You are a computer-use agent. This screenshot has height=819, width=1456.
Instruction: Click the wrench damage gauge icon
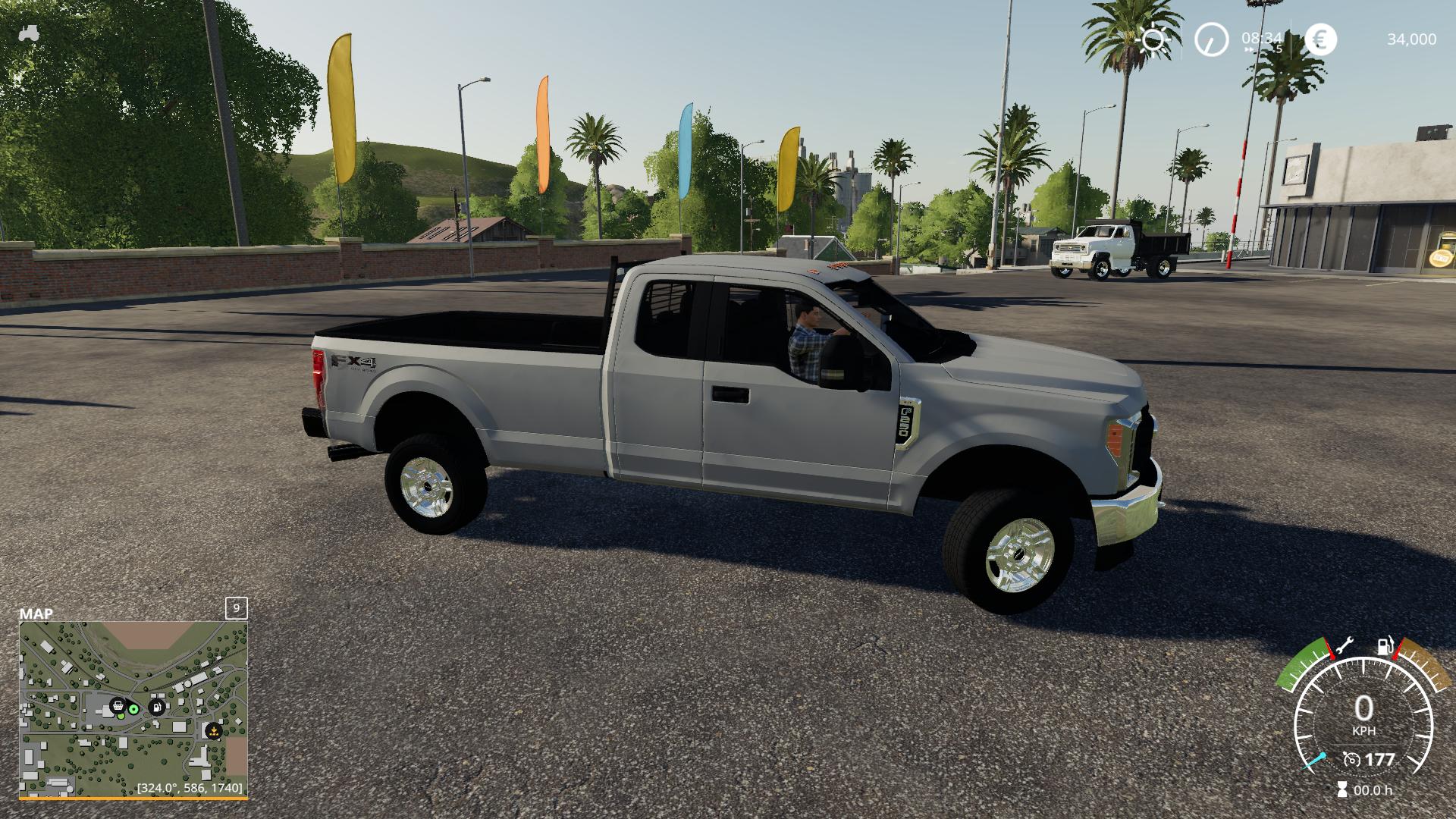tap(1345, 646)
